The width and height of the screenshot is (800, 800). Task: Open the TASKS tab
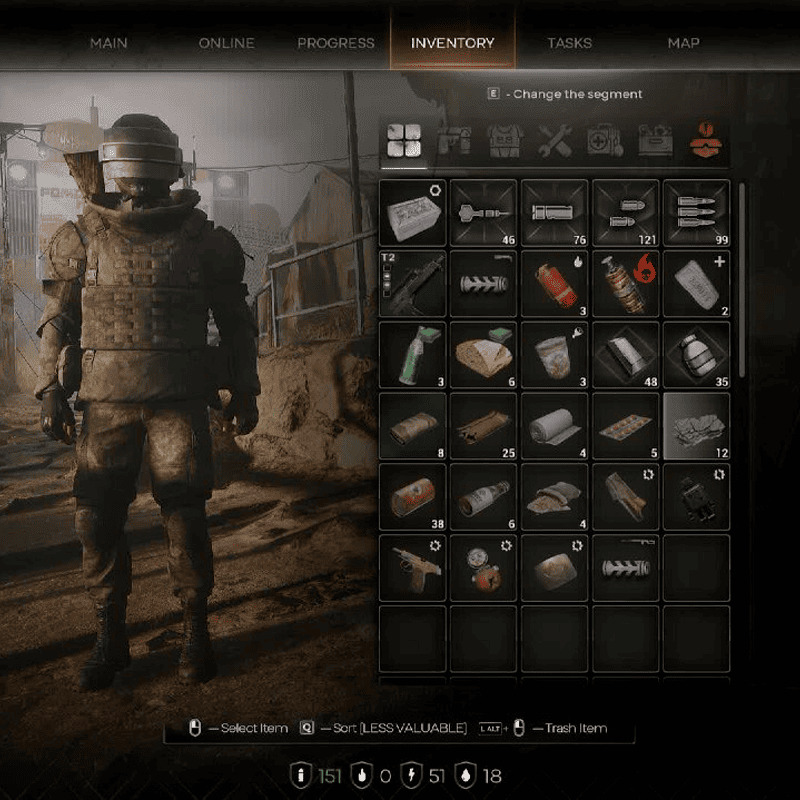click(569, 43)
